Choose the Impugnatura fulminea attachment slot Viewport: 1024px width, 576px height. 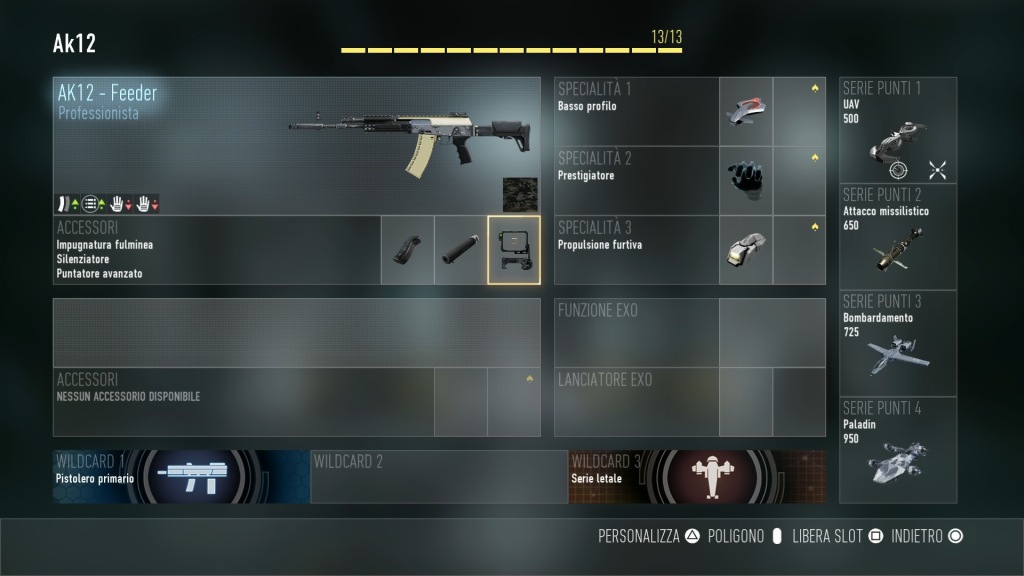tap(408, 250)
